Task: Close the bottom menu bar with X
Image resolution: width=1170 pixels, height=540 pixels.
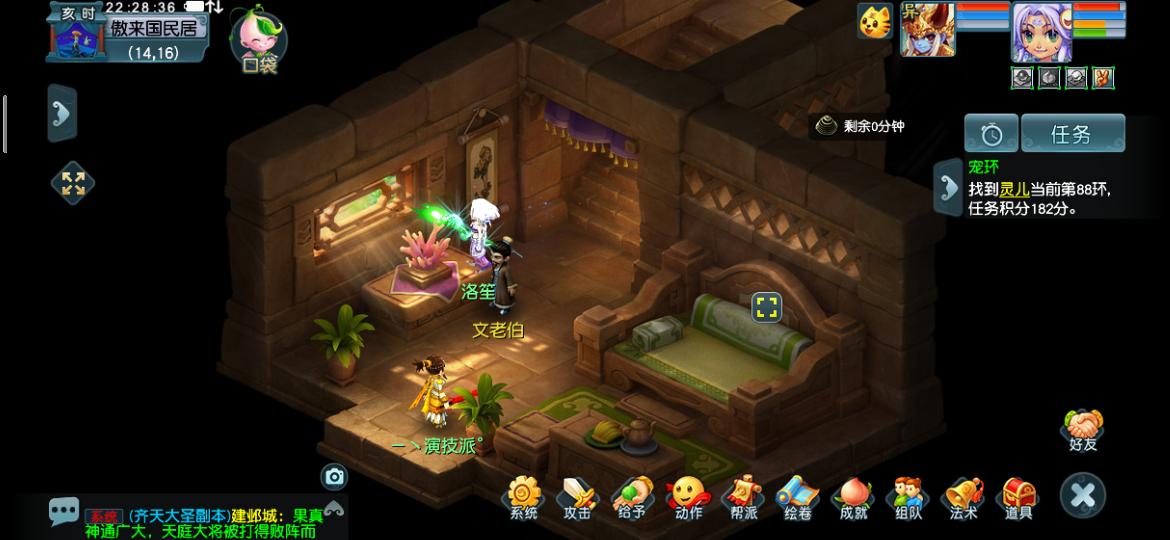Action: tap(1083, 495)
